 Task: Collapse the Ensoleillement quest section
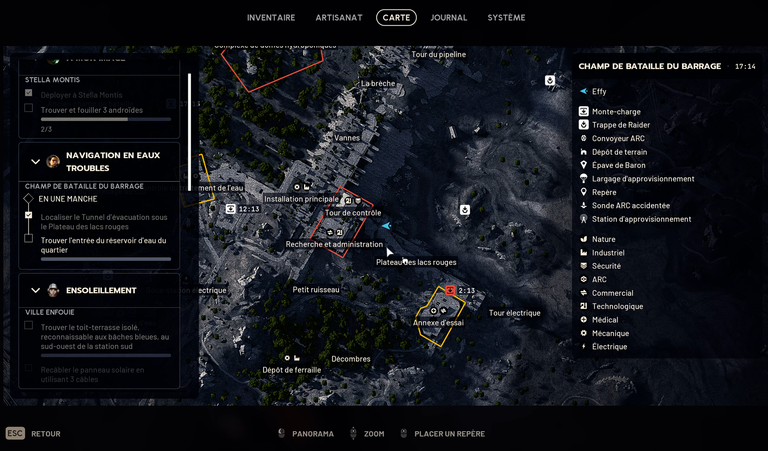pyautogui.click(x=36, y=290)
